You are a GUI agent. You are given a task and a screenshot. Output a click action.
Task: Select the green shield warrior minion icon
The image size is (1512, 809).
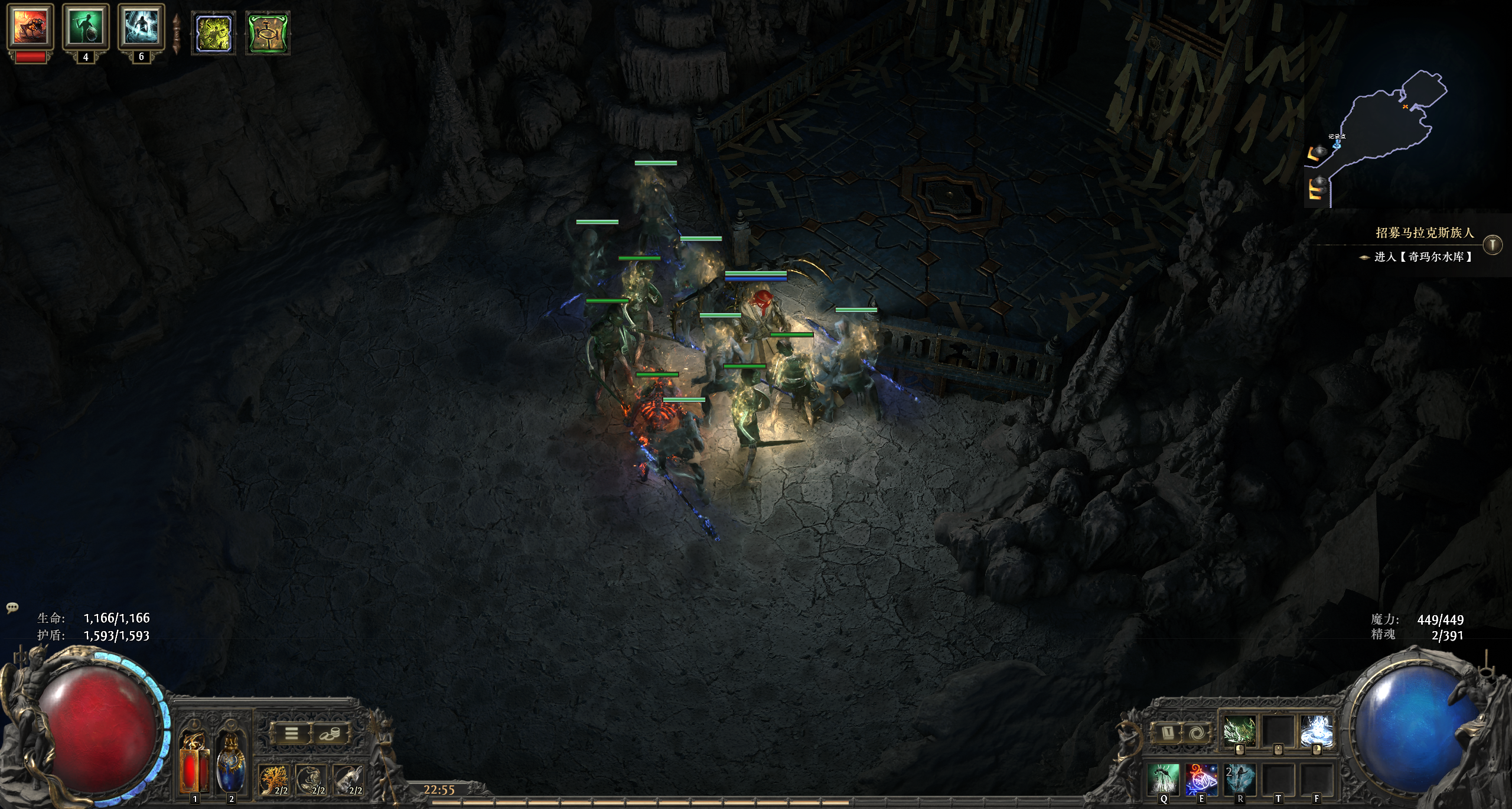coord(86,27)
